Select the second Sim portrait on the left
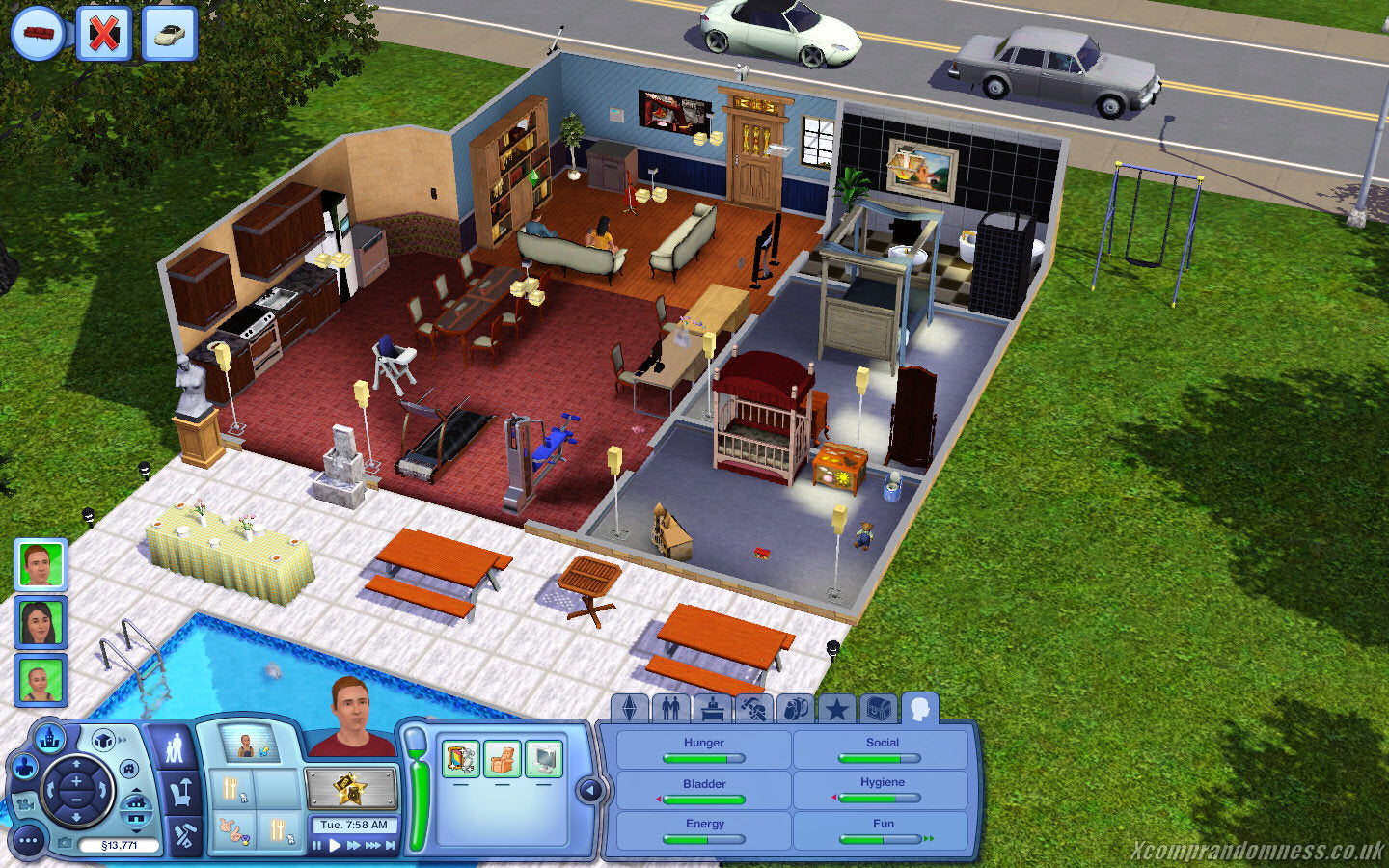Viewport: 1389px width, 868px height. (41, 620)
